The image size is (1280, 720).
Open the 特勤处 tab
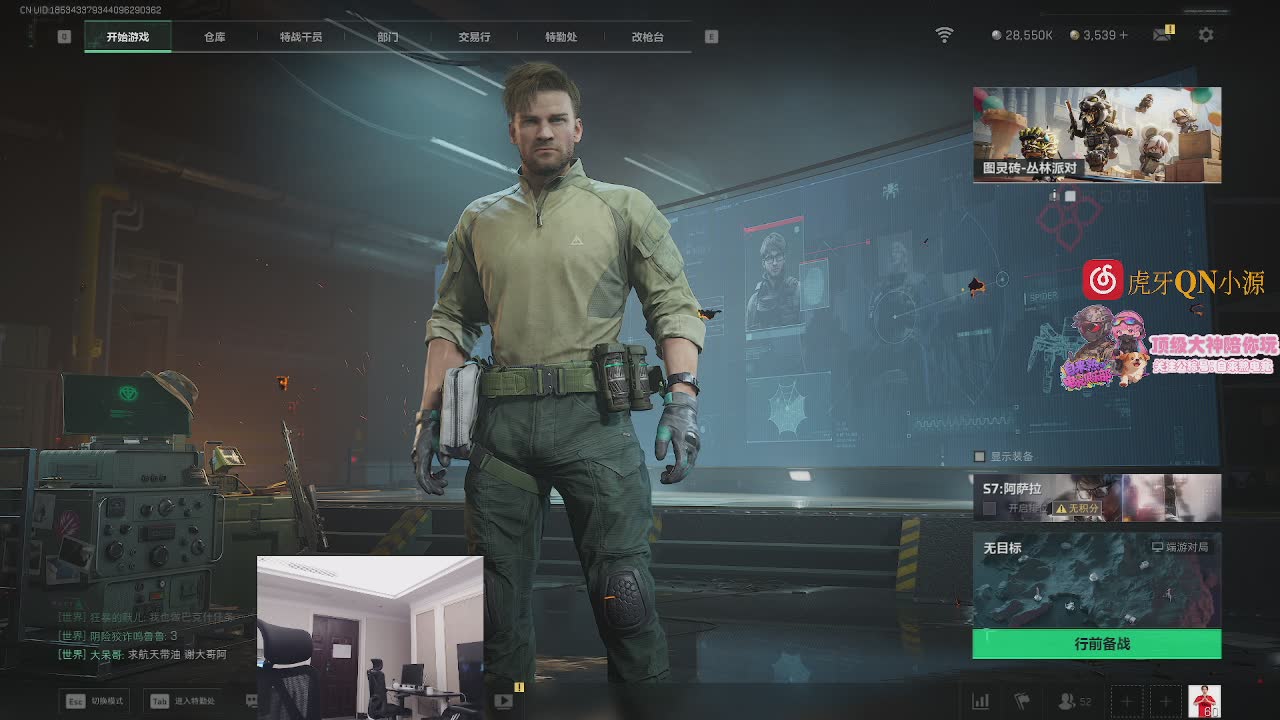pyautogui.click(x=561, y=37)
